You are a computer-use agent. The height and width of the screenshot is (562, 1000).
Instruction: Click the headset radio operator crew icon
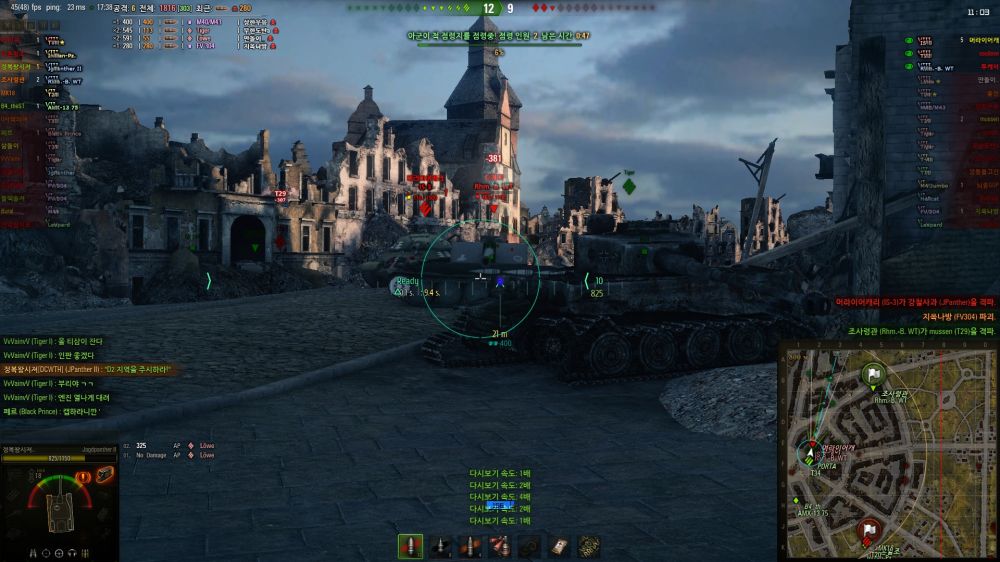pyautogui.click(x=71, y=551)
